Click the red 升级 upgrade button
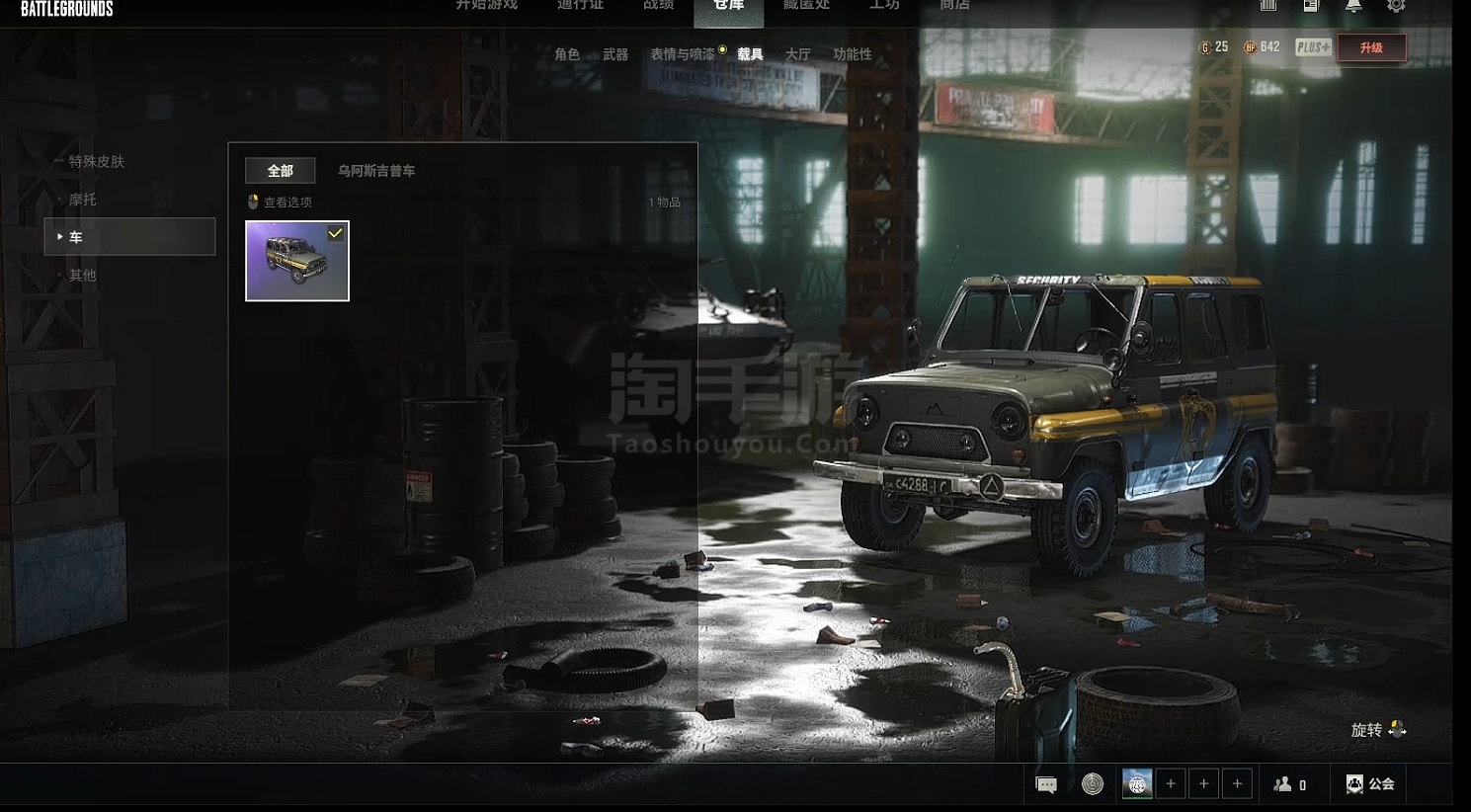1471x812 pixels. (1371, 47)
